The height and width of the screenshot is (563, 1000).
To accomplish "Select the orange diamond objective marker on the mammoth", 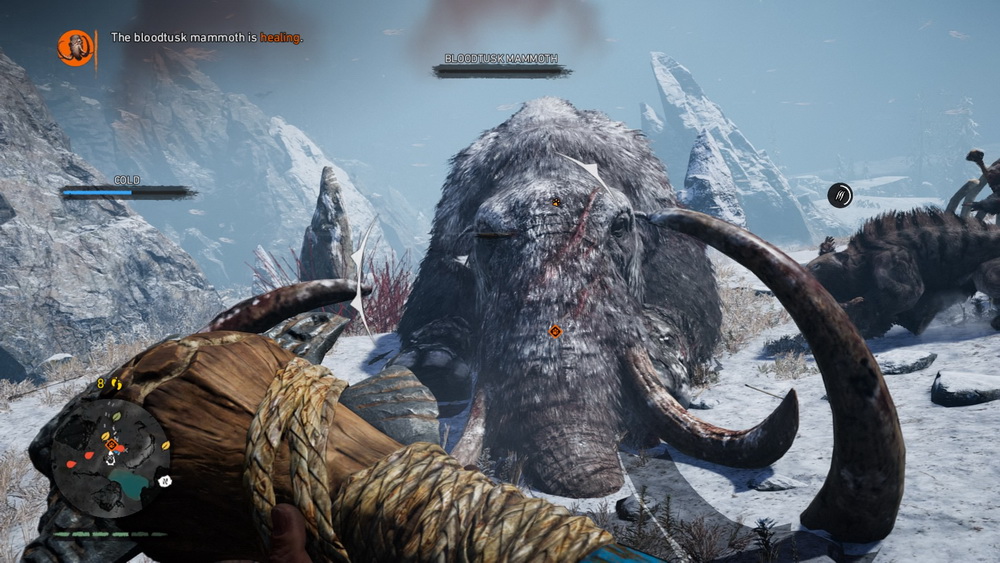I will [556, 331].
